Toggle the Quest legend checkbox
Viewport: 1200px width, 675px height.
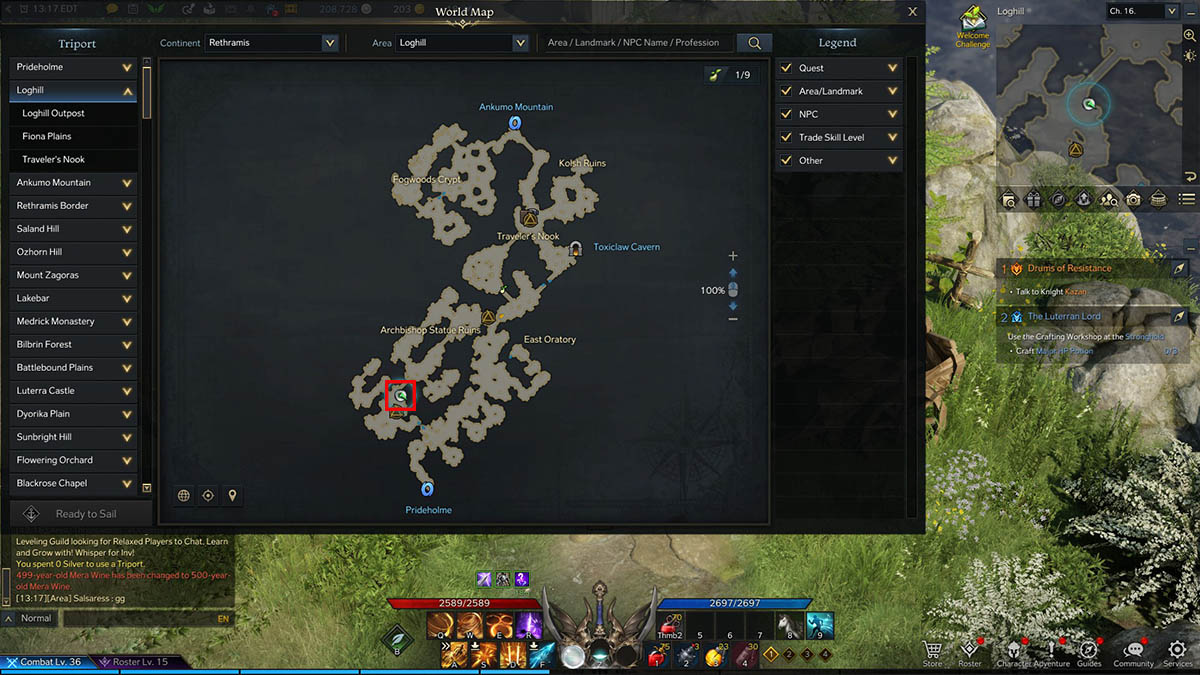click(787, 68)
